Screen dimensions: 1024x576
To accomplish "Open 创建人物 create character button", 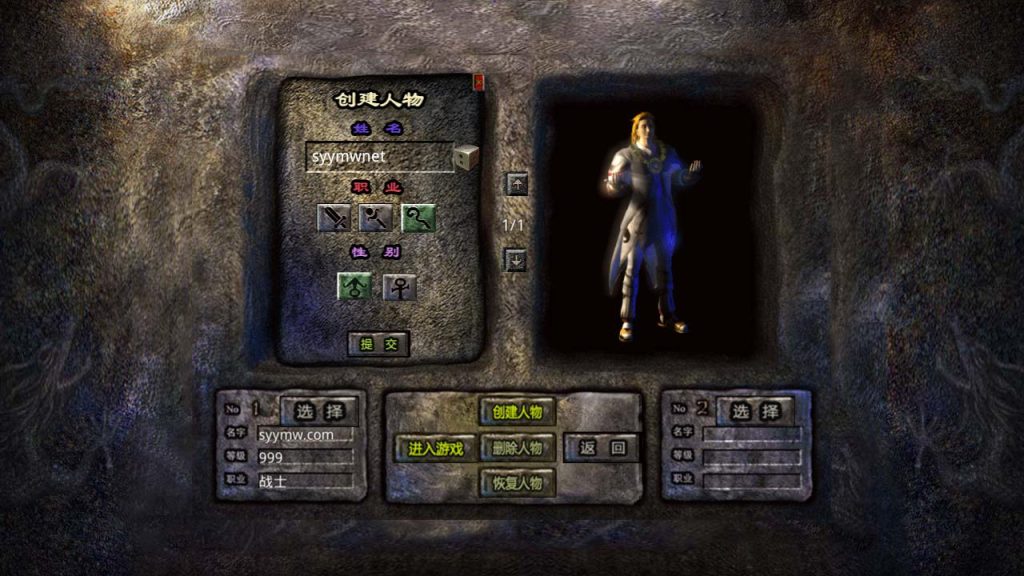I will (517, 412).
